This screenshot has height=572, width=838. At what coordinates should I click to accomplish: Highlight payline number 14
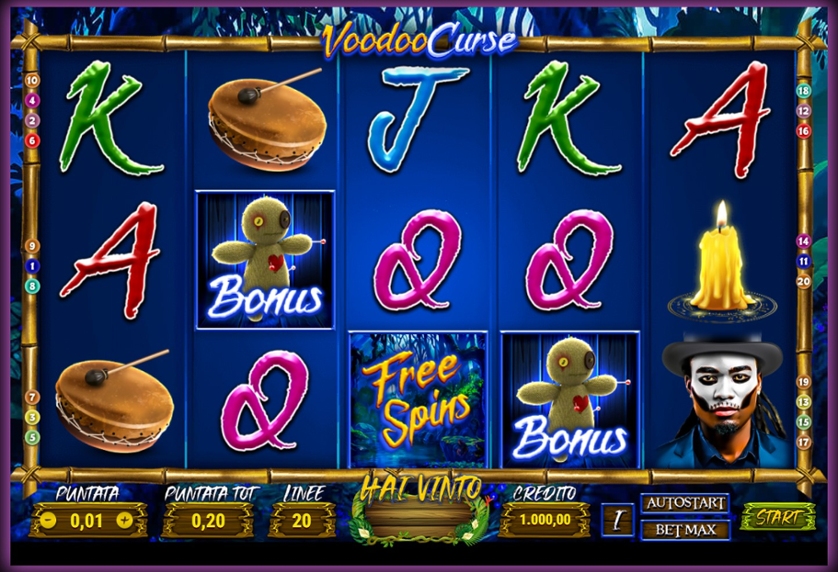[803, 241]
